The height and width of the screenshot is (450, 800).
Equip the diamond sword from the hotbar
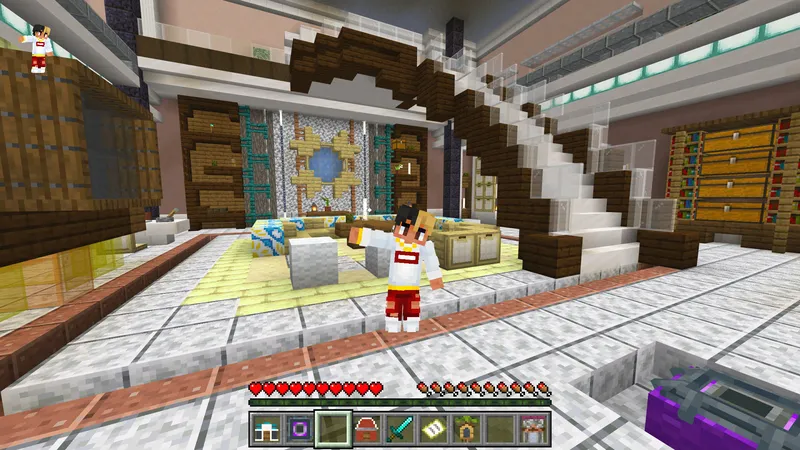pos(399,428)
